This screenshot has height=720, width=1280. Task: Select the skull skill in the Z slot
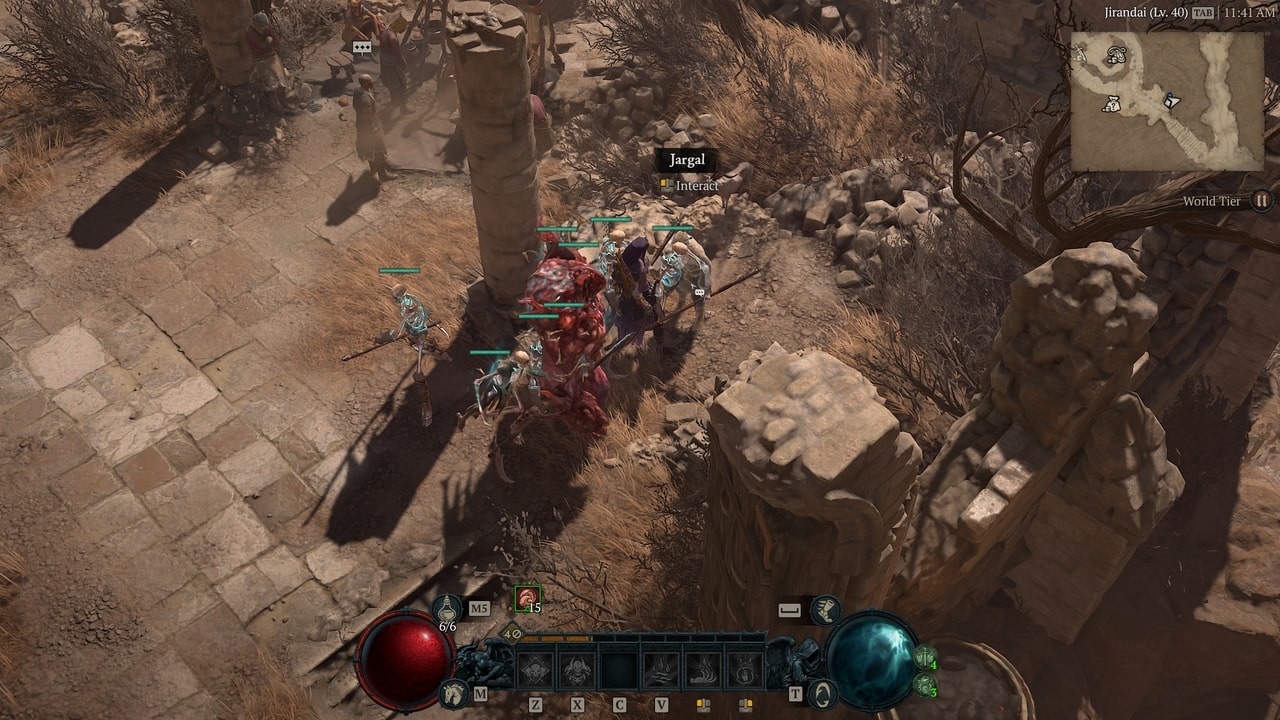point(536,666)
